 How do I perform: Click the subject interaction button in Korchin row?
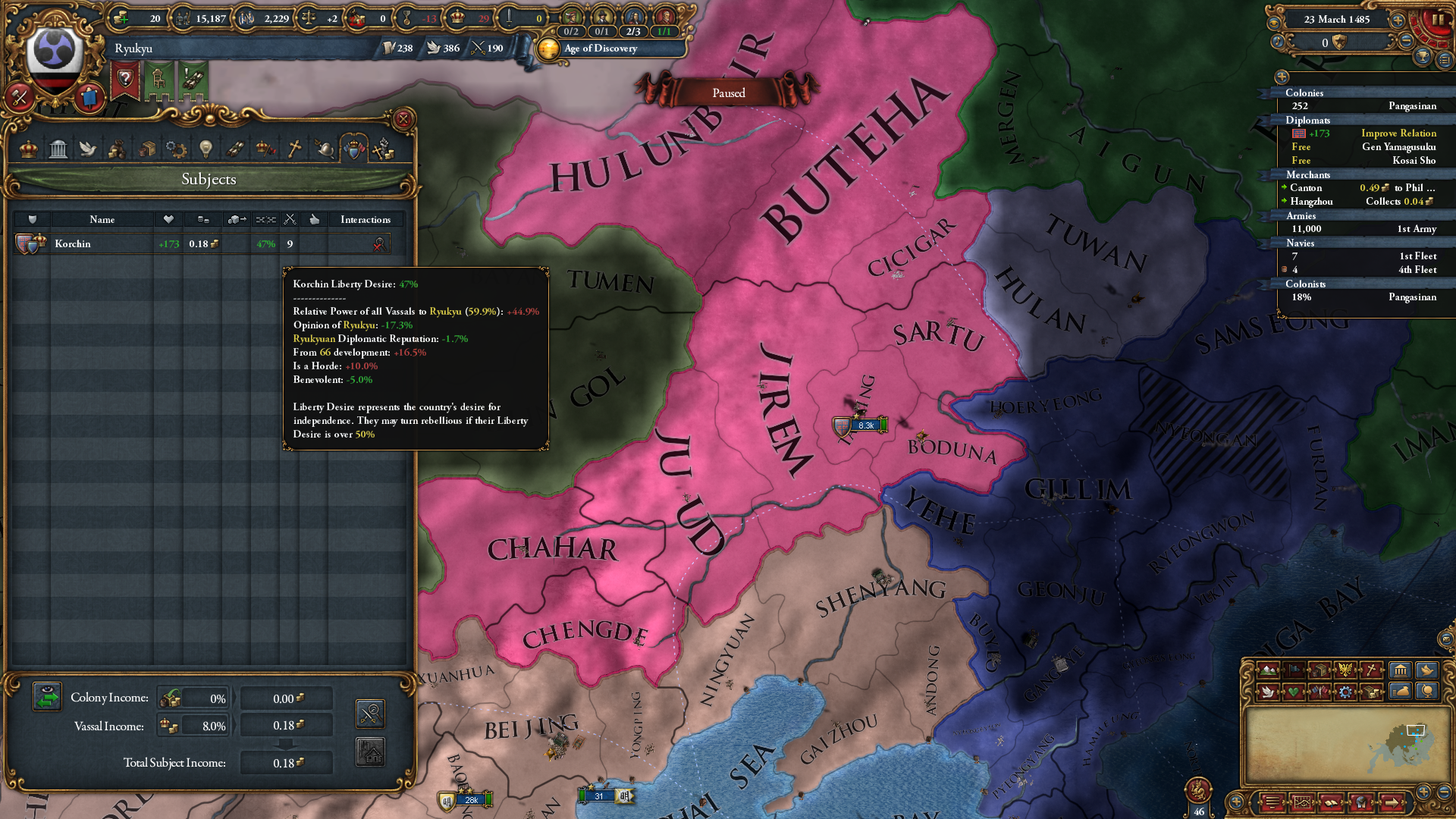coord(378,243)
